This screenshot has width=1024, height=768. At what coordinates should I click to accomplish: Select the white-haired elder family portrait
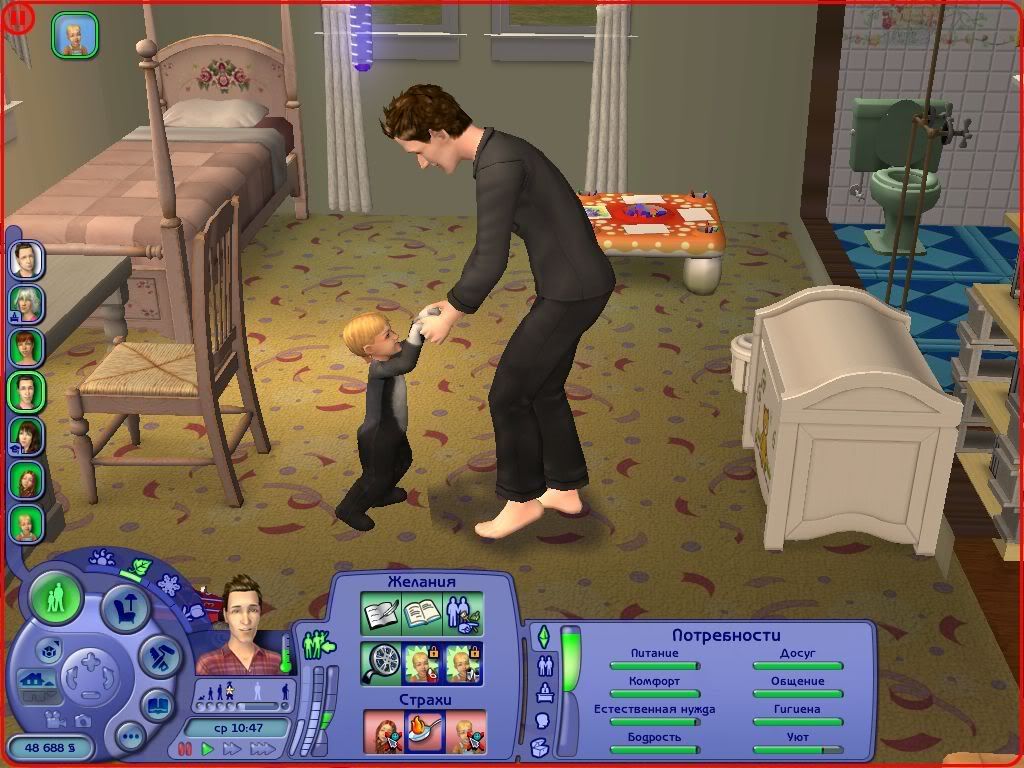(26, 302)
